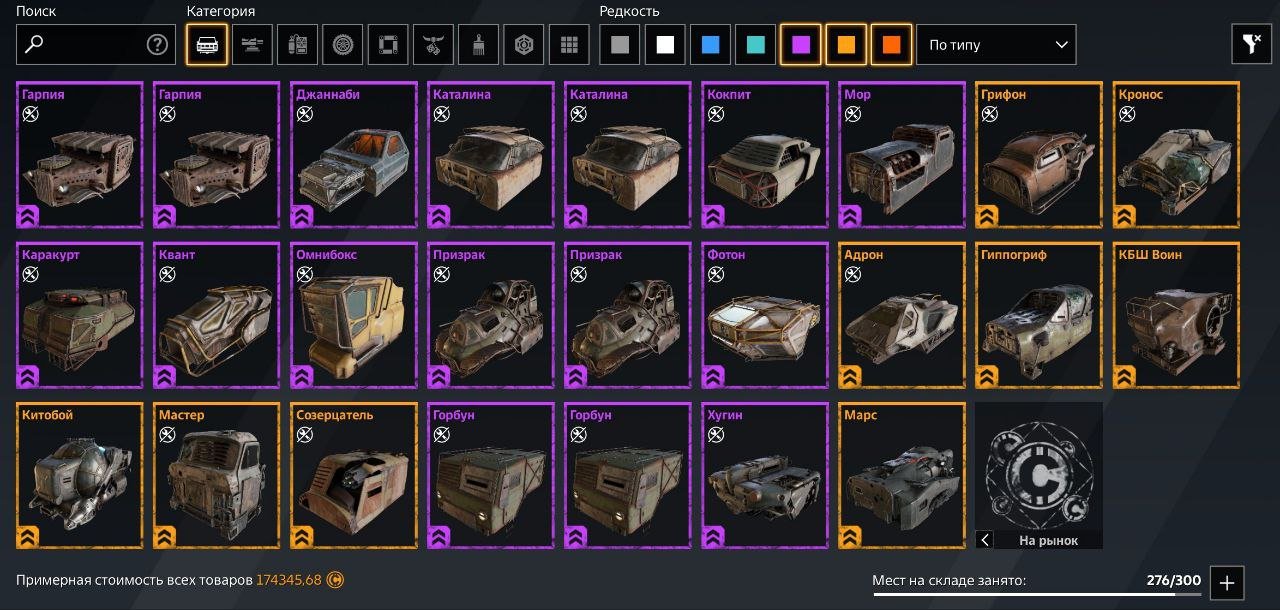The image size is (1280, 610).
Task: Open the "По типу" sort dropdown
Action: [x=996, y=45]
